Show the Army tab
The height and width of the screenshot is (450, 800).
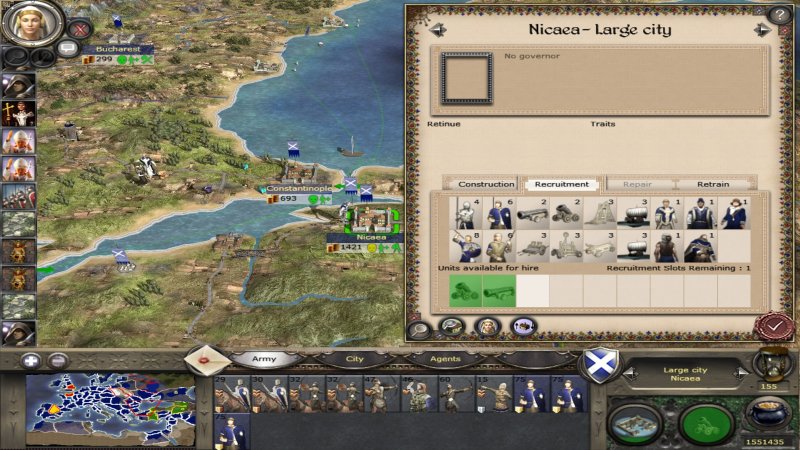pos(265,358)
